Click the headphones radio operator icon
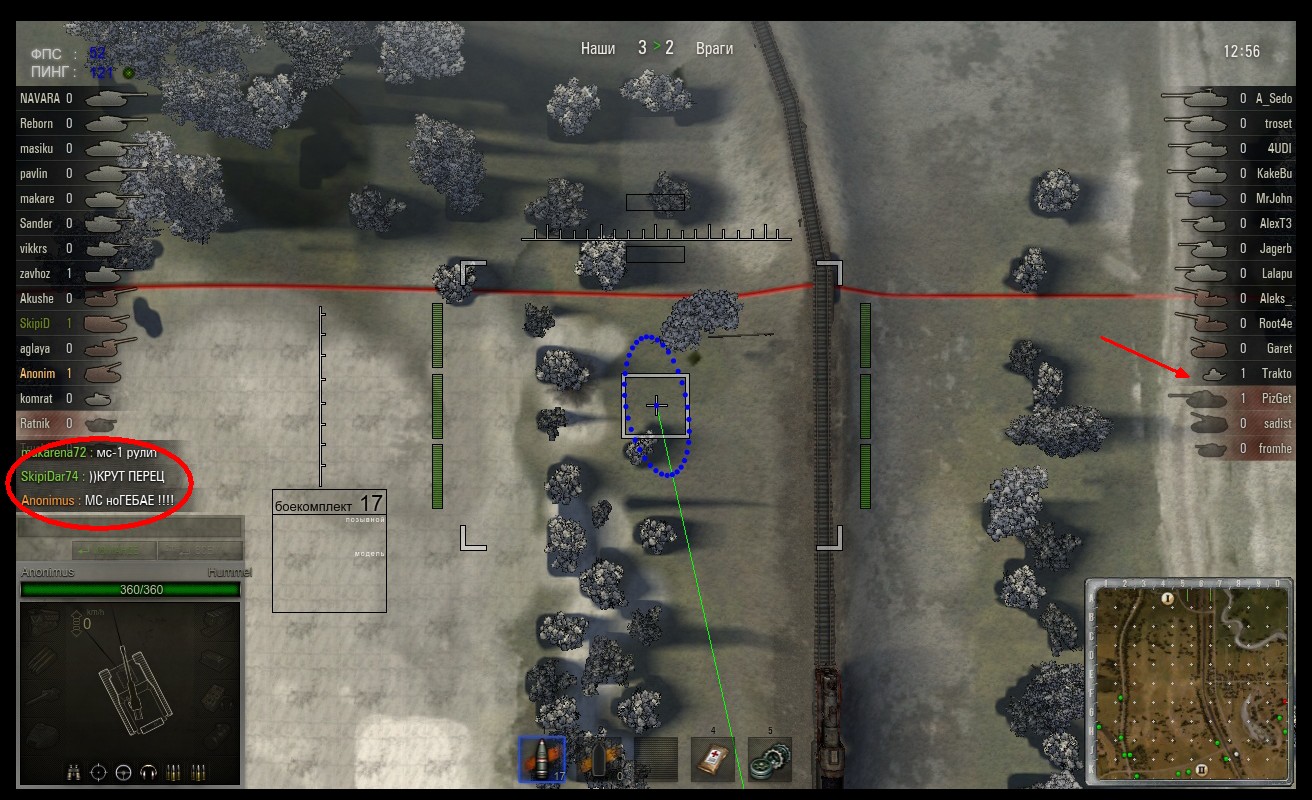Viewport: 1312px width, 800px height. point(149,772)
